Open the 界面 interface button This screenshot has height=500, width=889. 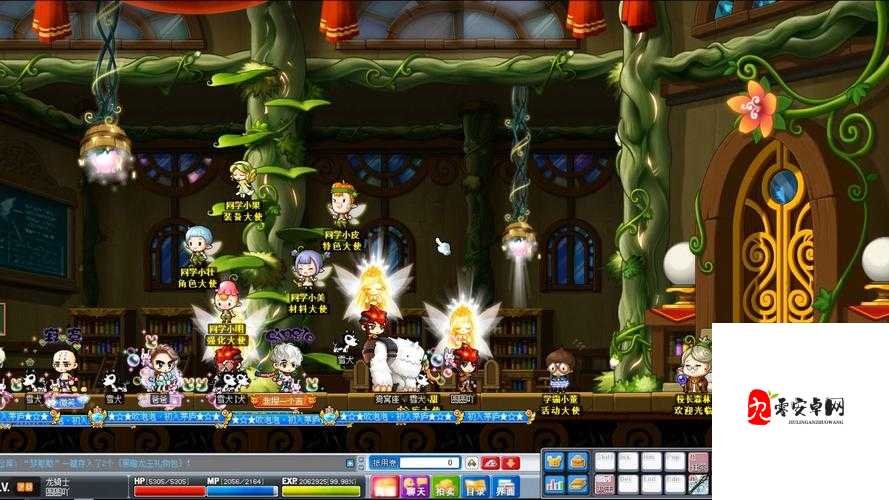tap(505, 487)
